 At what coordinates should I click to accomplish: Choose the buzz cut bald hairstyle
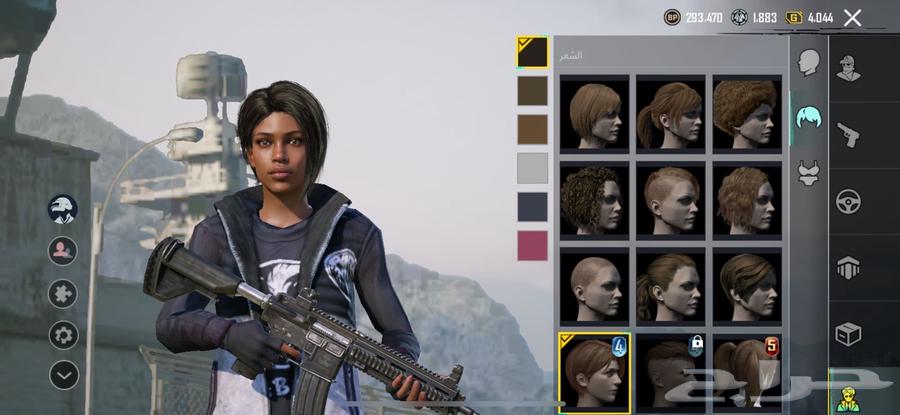594,285
